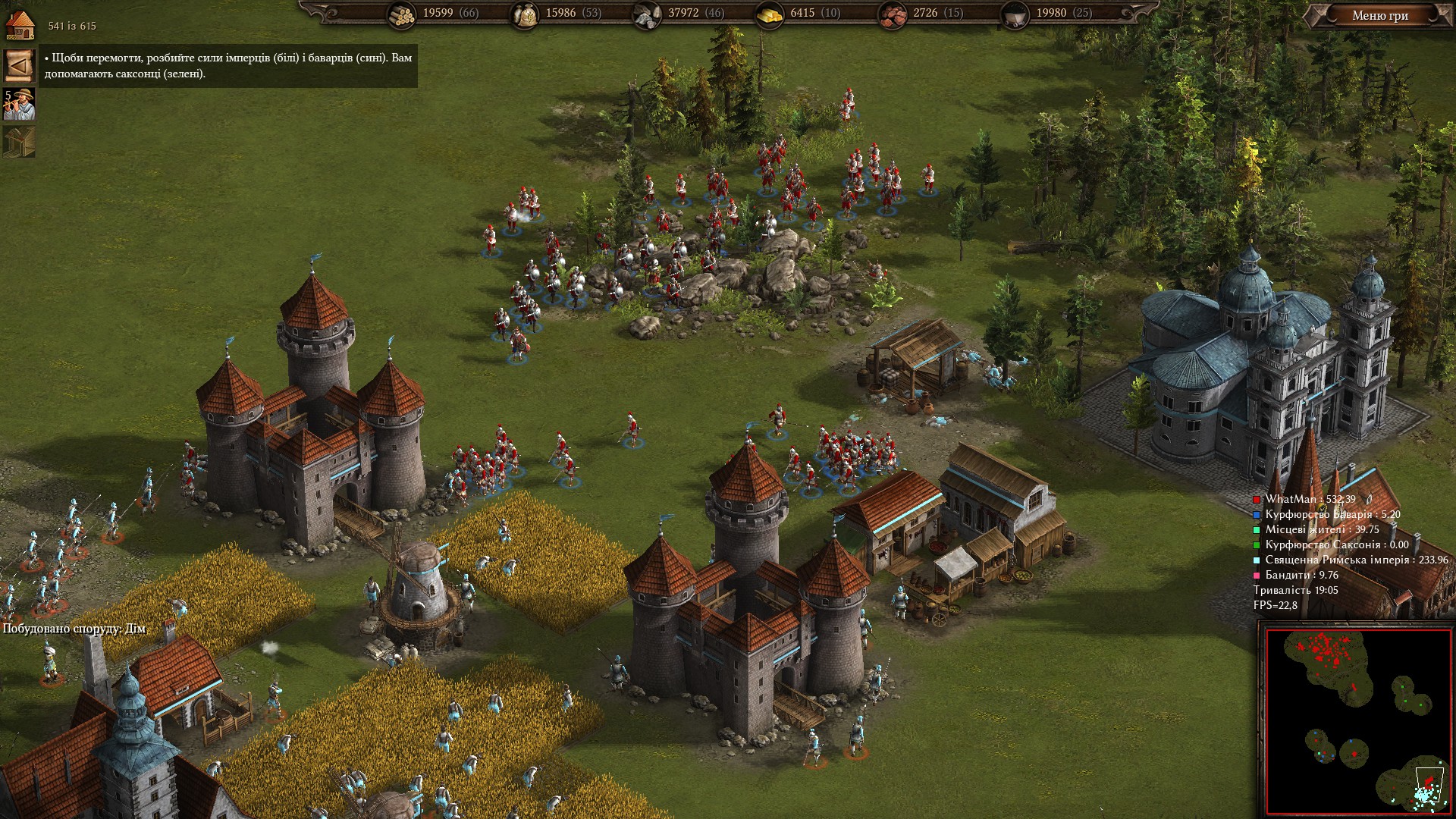Click the stone resource icon
This screenshot has width=1456, height=819.
[x=646, y=14]
